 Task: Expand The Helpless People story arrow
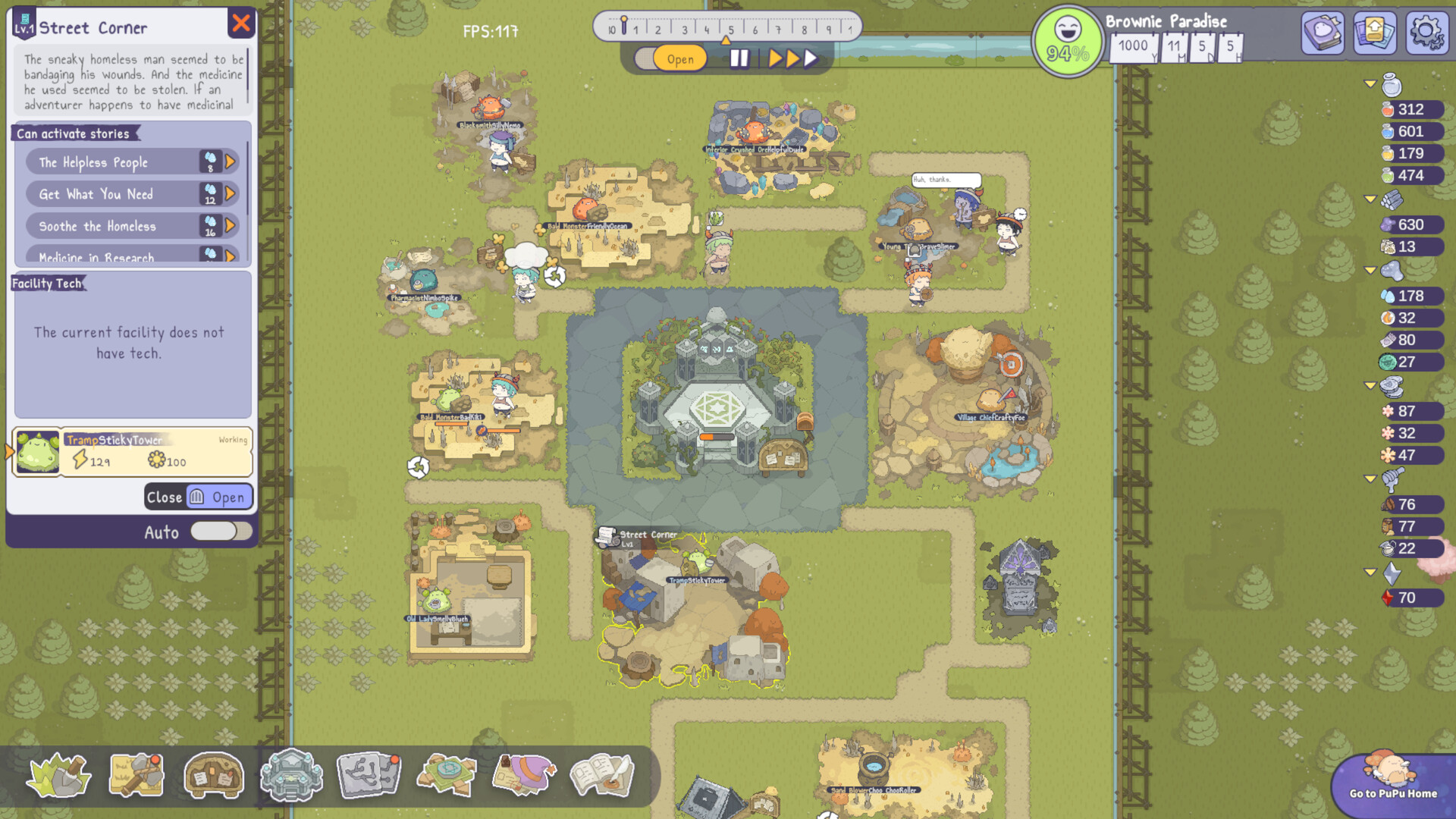[230, 162]
